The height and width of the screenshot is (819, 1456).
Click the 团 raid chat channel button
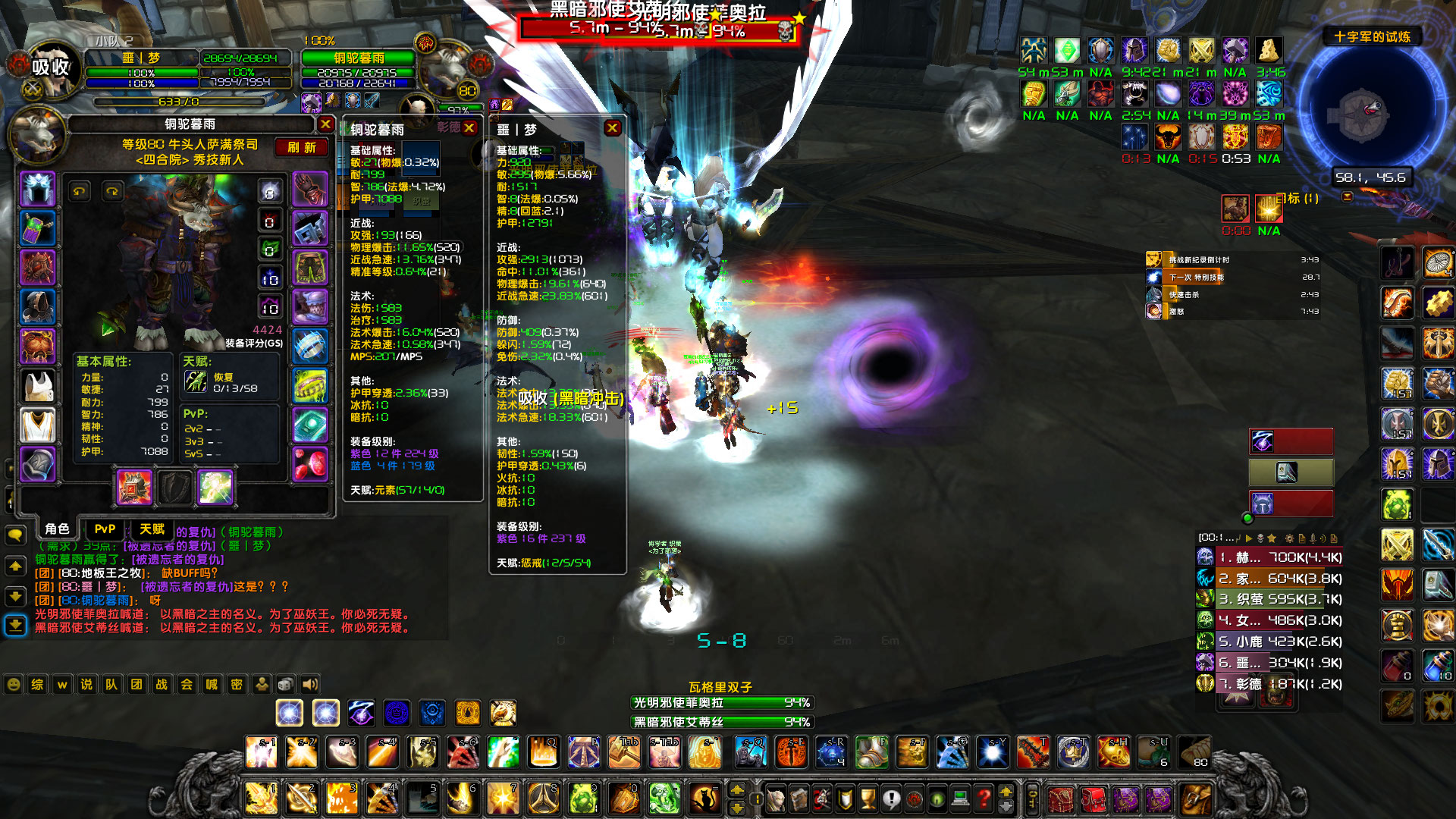(x=135, y=684)
